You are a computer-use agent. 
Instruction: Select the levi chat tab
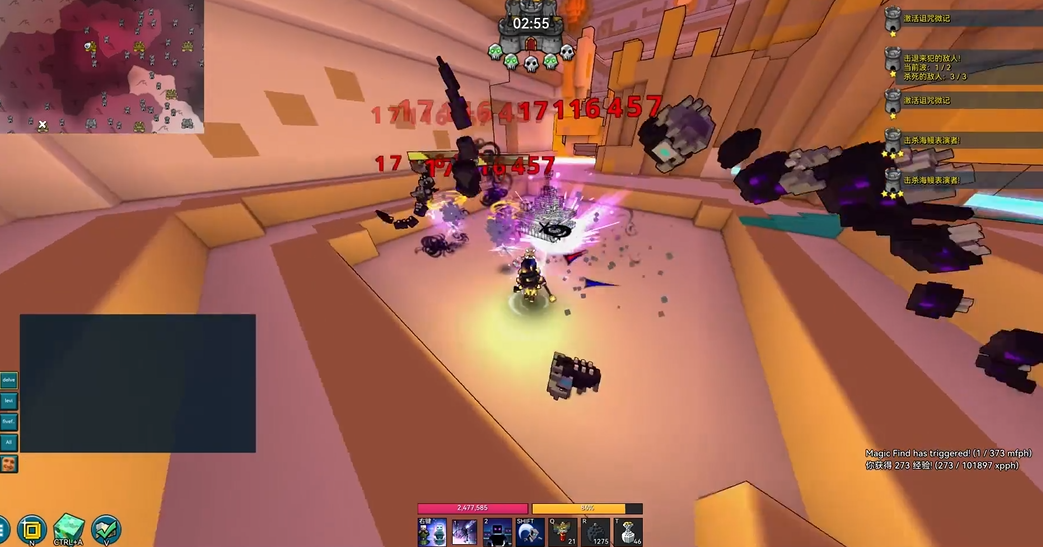click(x=9, y=401)
